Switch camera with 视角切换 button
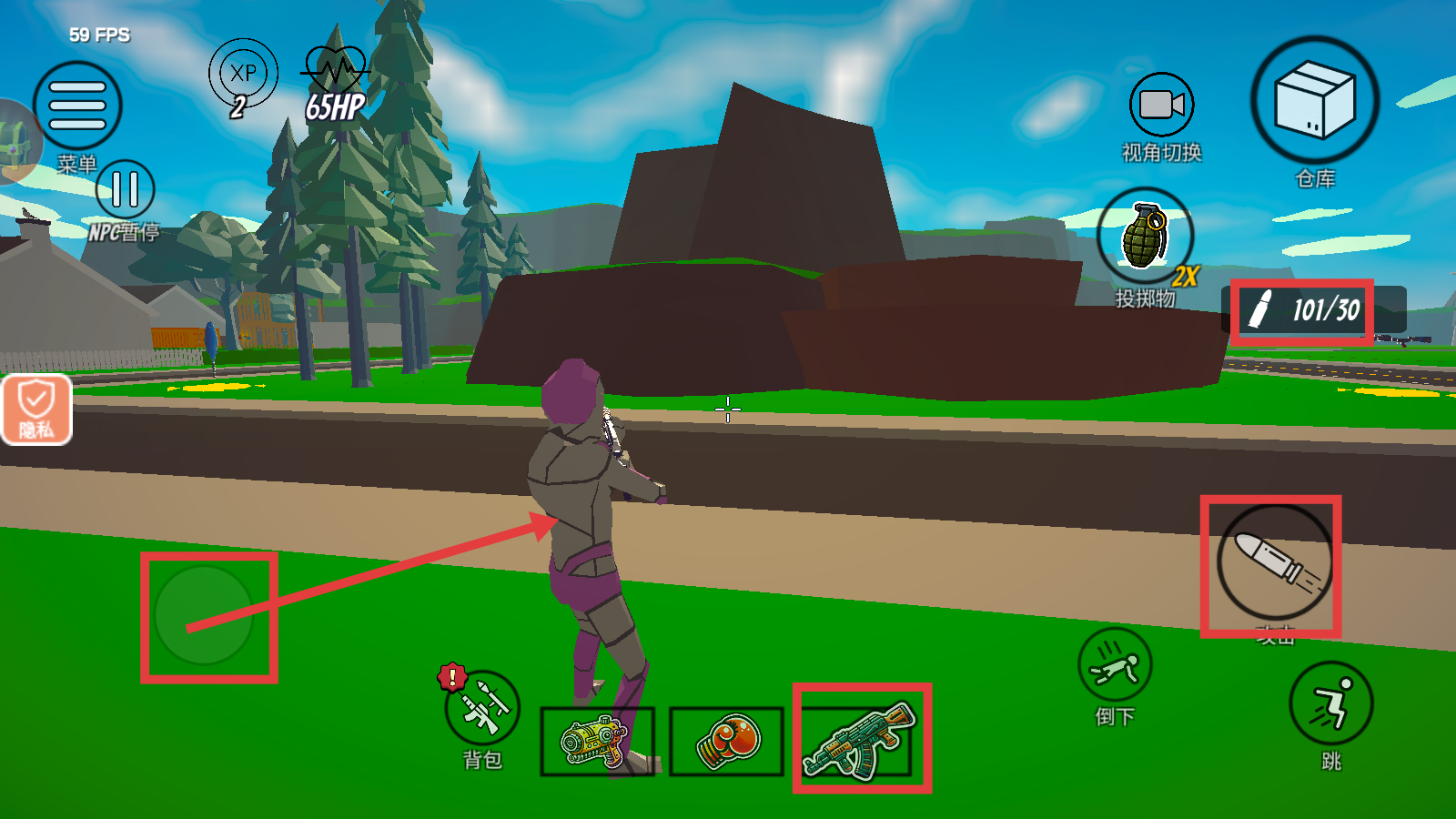 1161,106
